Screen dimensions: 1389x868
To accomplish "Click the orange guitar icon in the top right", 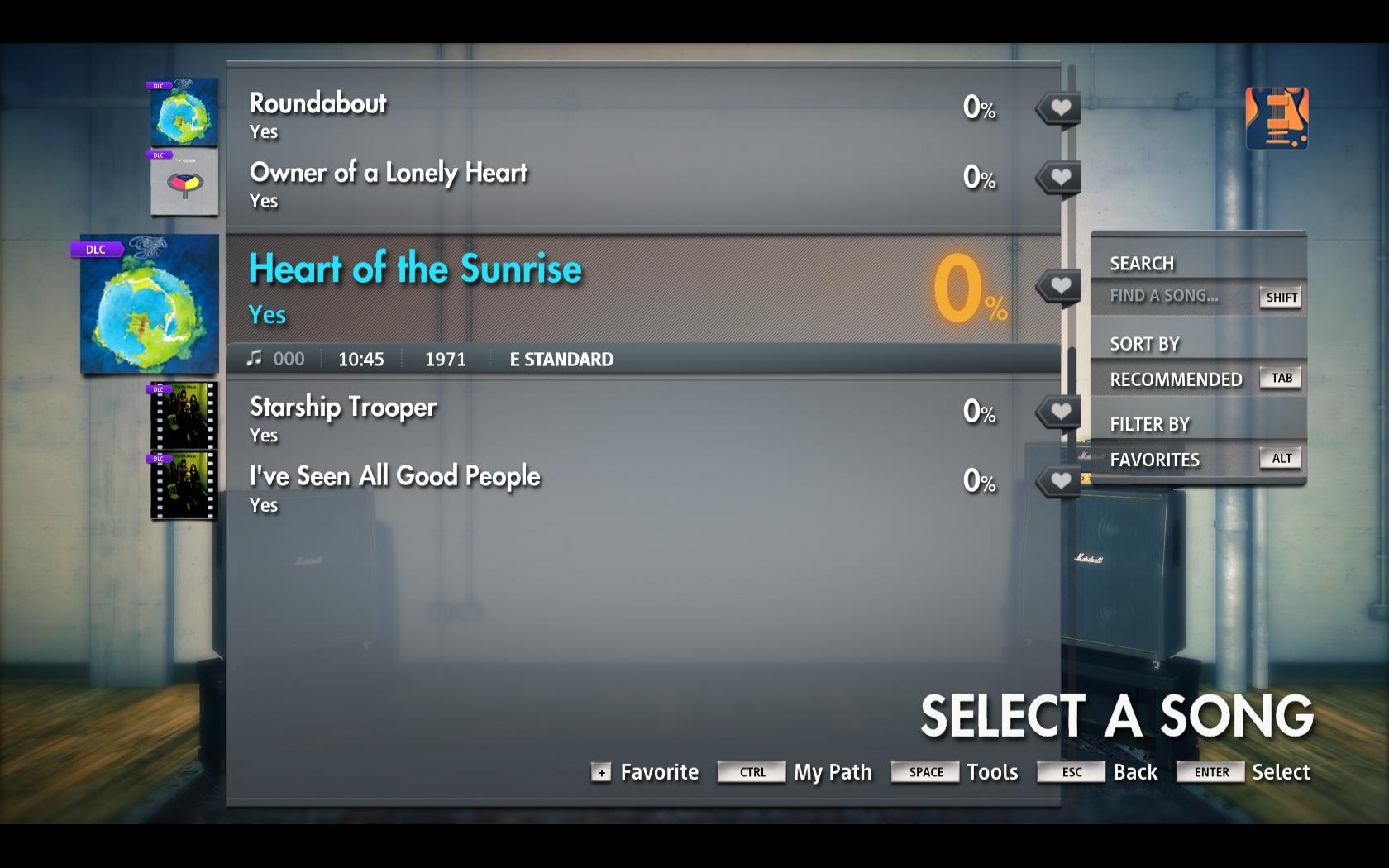I will pyautogui.click(x=1277, y=118).
